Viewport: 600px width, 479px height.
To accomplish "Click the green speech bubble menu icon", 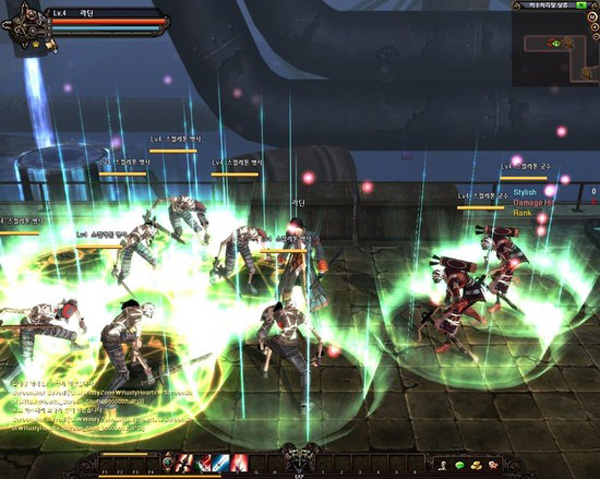I will click(459, 465).
